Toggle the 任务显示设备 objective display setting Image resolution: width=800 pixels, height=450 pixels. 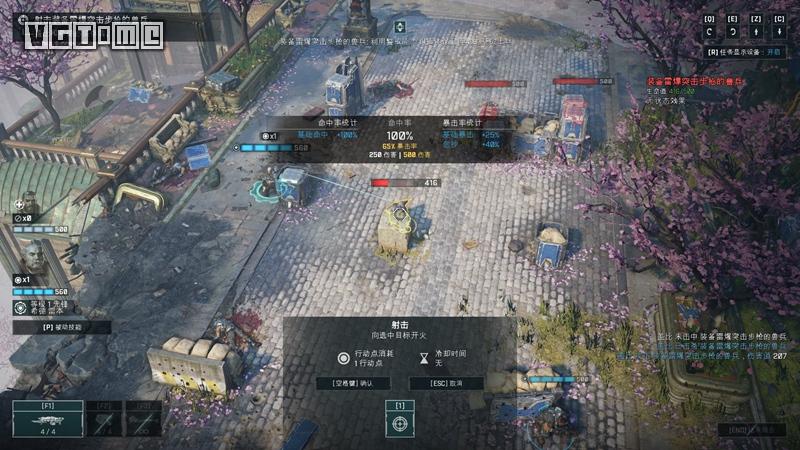coord(744,52)
